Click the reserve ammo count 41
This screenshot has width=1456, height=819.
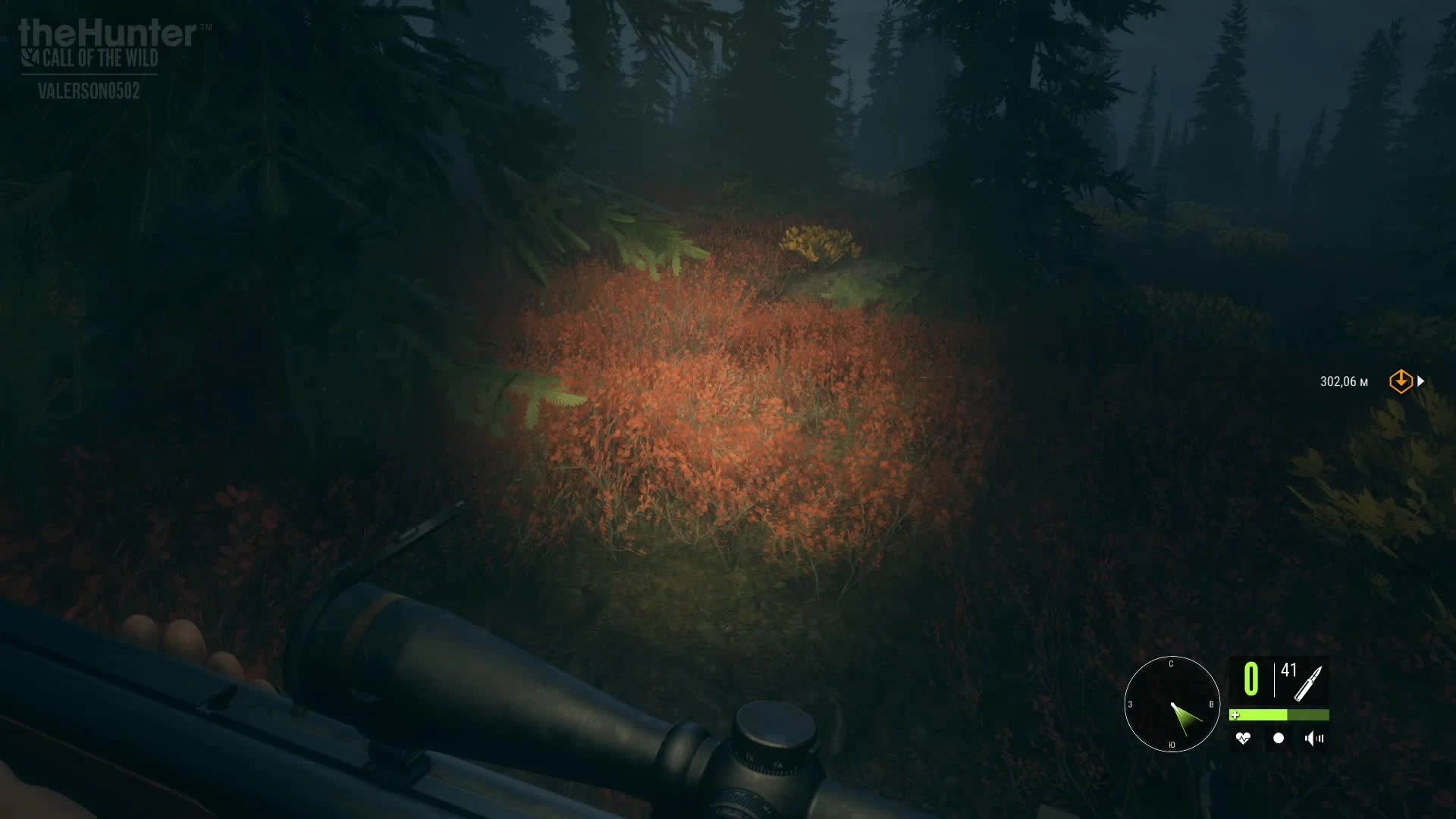point(1288,671)
